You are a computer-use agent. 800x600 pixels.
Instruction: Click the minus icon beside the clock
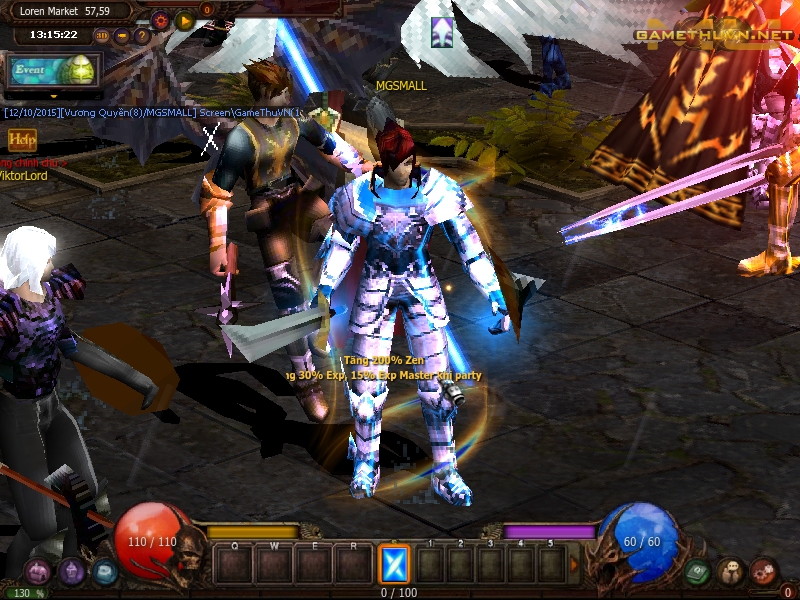click(122, 36)
